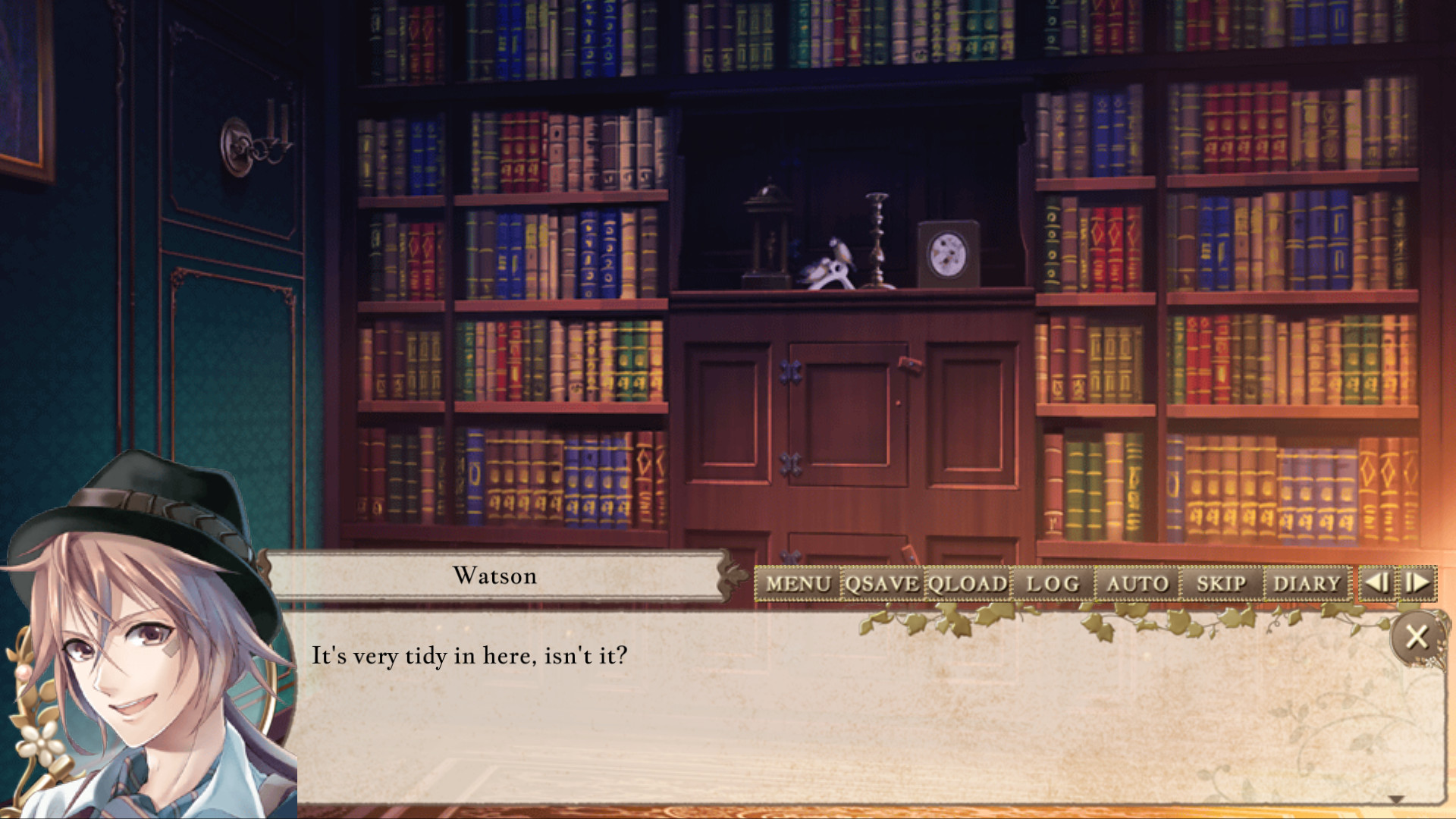
Task: Expand the message history via LOG
Action: click(x=1054, y=583)
